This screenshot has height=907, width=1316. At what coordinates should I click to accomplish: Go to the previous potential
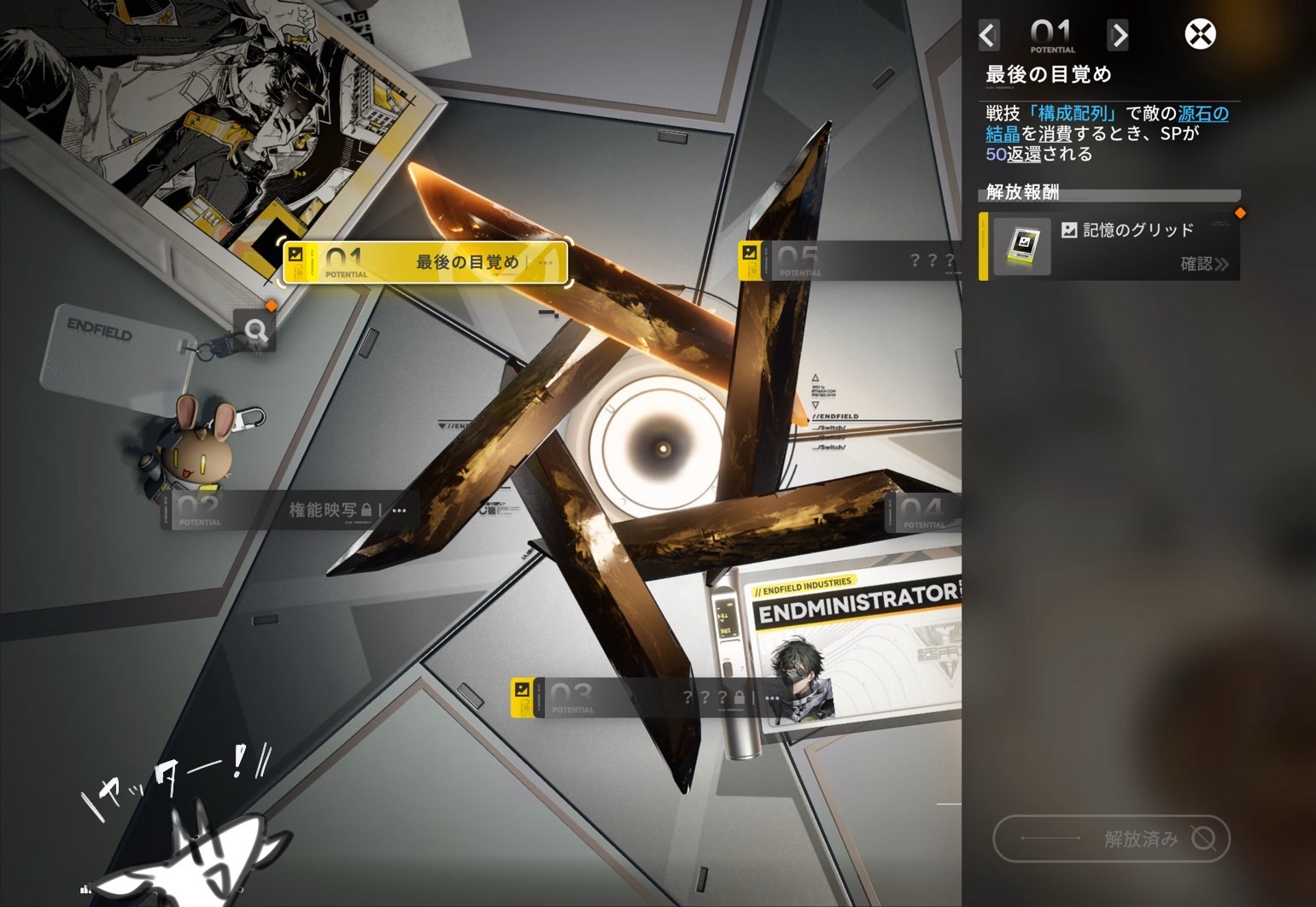(988, 35)
